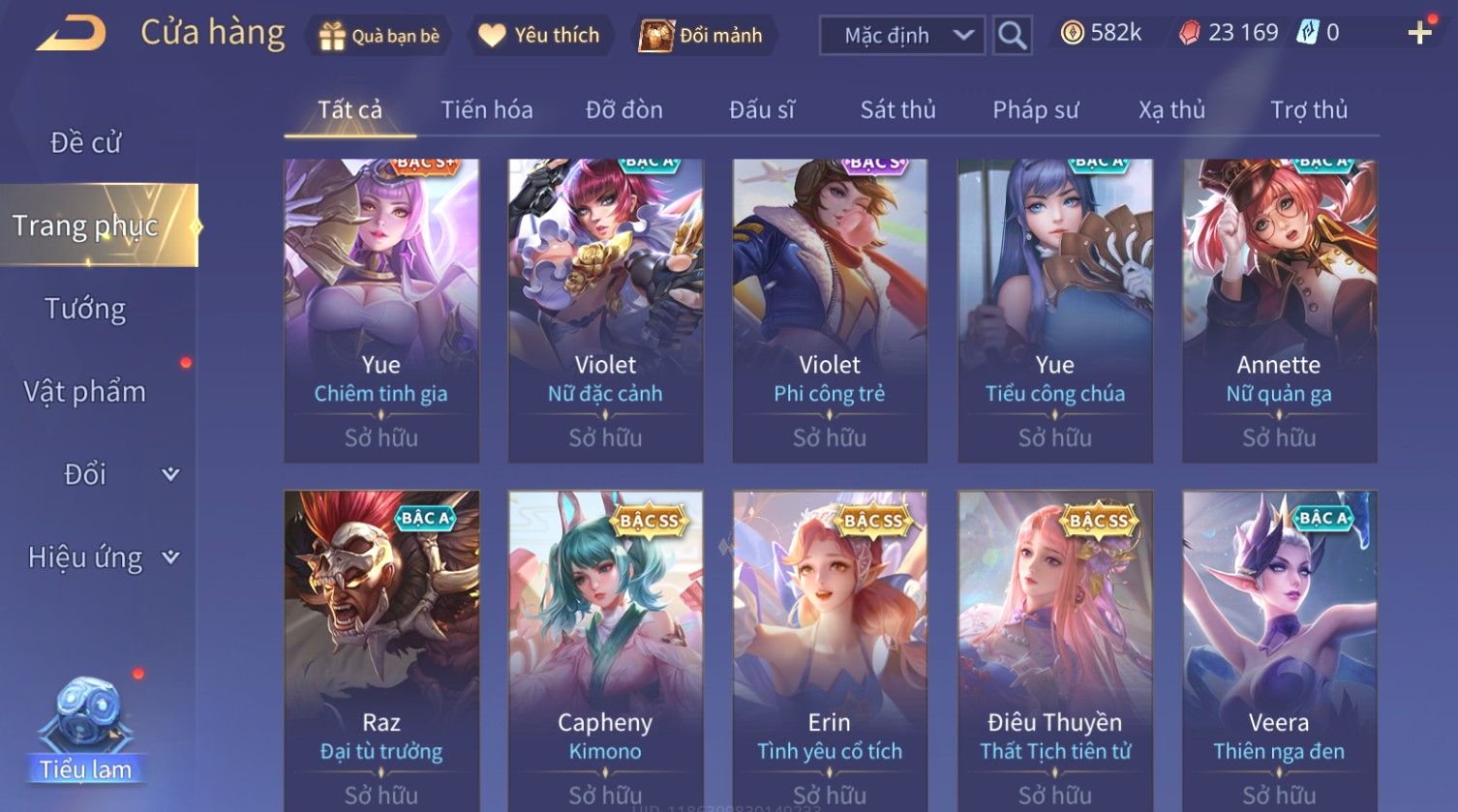1458x812 pixels.
Task: Open the Đề cử shop section
Action: point(85,143)
